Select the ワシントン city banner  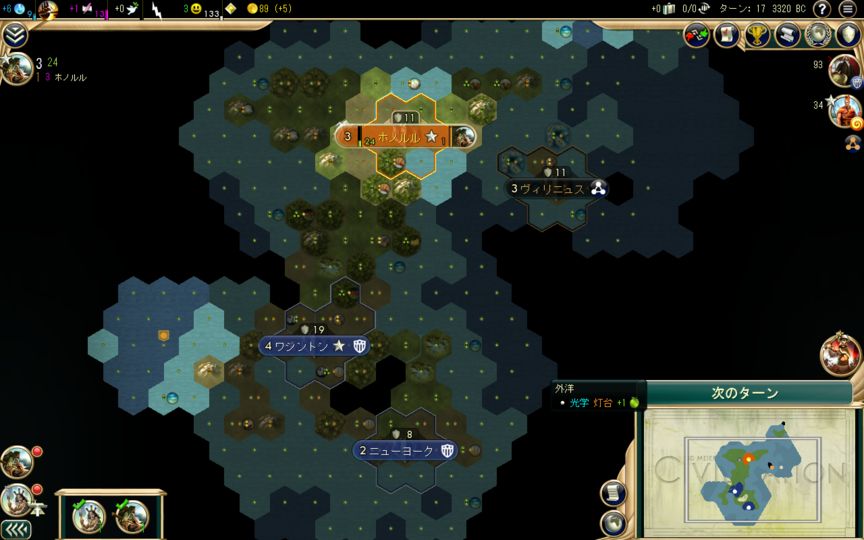pos(312,346)
